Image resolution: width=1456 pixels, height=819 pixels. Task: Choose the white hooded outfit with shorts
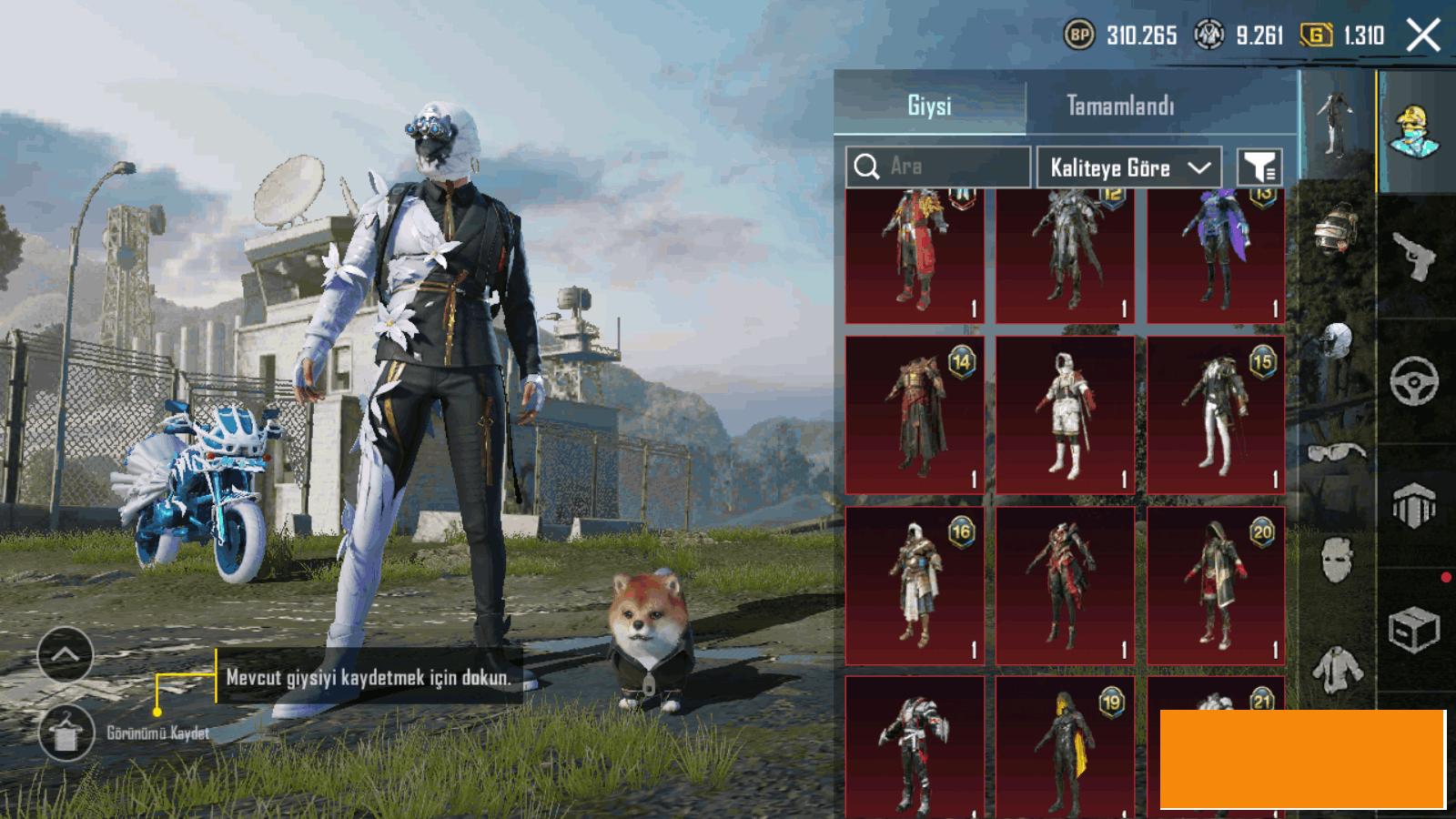pos(1065,415)
